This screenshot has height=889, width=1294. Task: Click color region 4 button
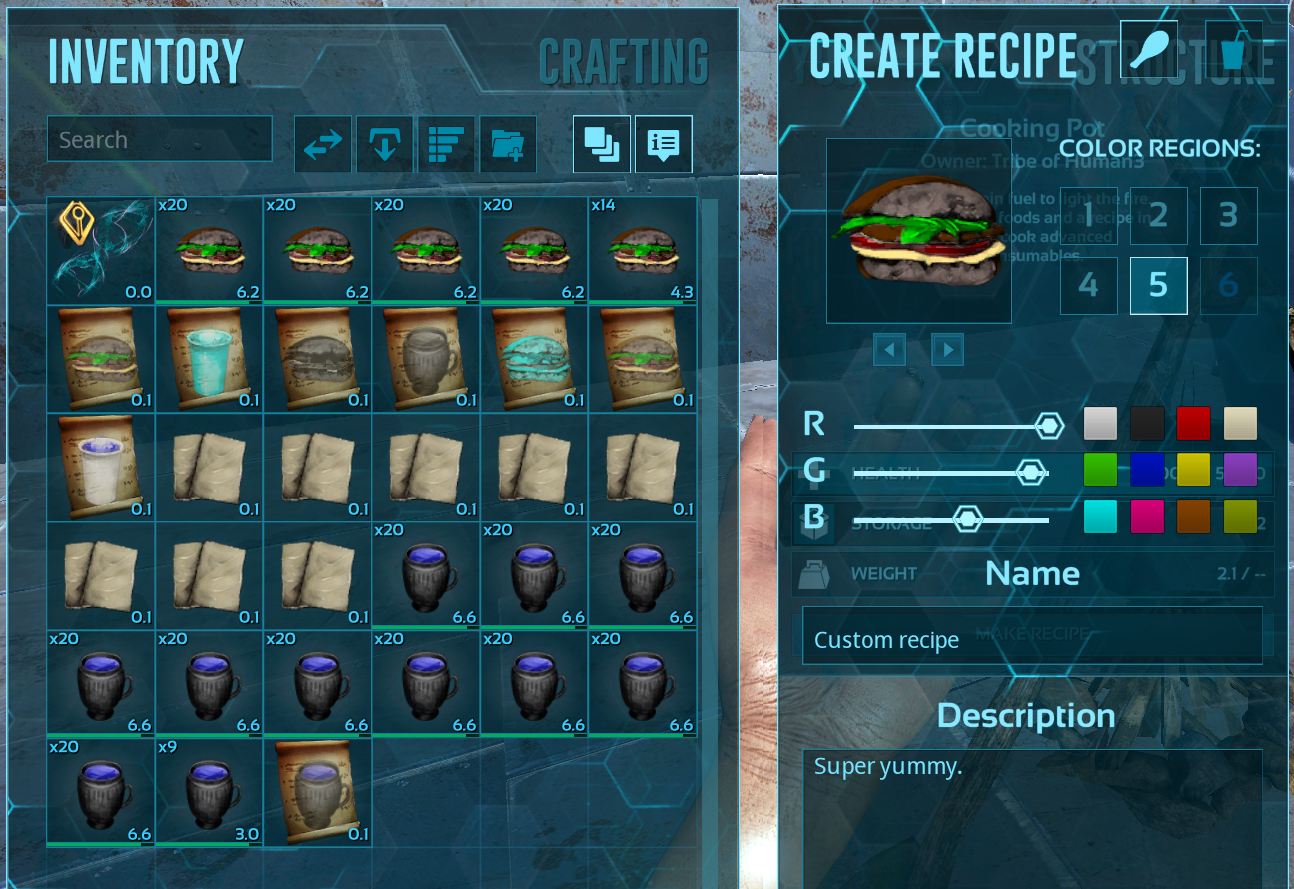click(x=1088, y=285)
